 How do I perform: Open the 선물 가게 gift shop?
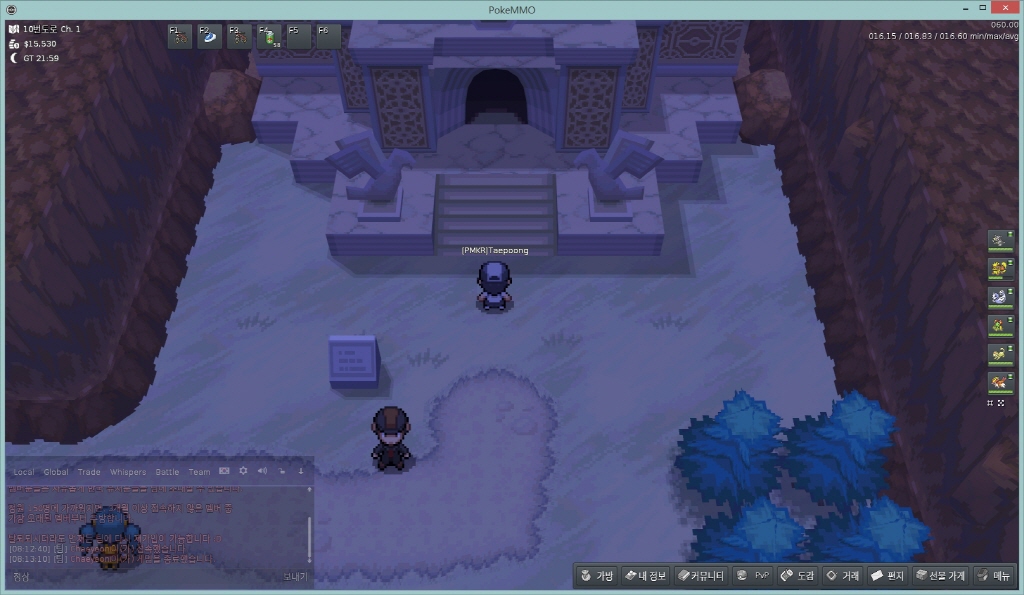click(x=939, y=576)
